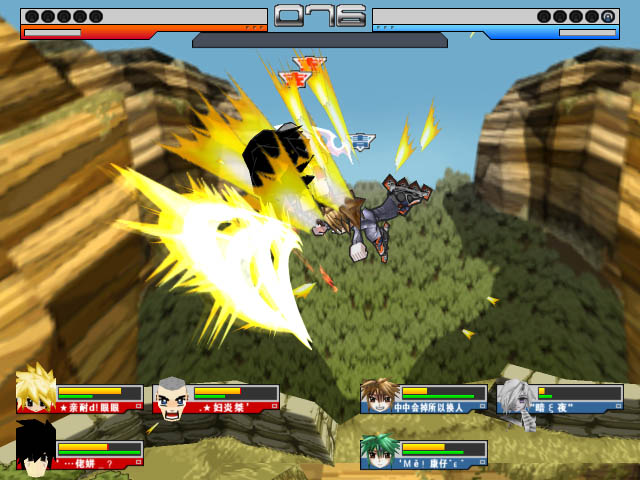The width and height of the screenshot is (640, 480).
Task: Select the green-haired fighter portrait
Action: point(379,452)
